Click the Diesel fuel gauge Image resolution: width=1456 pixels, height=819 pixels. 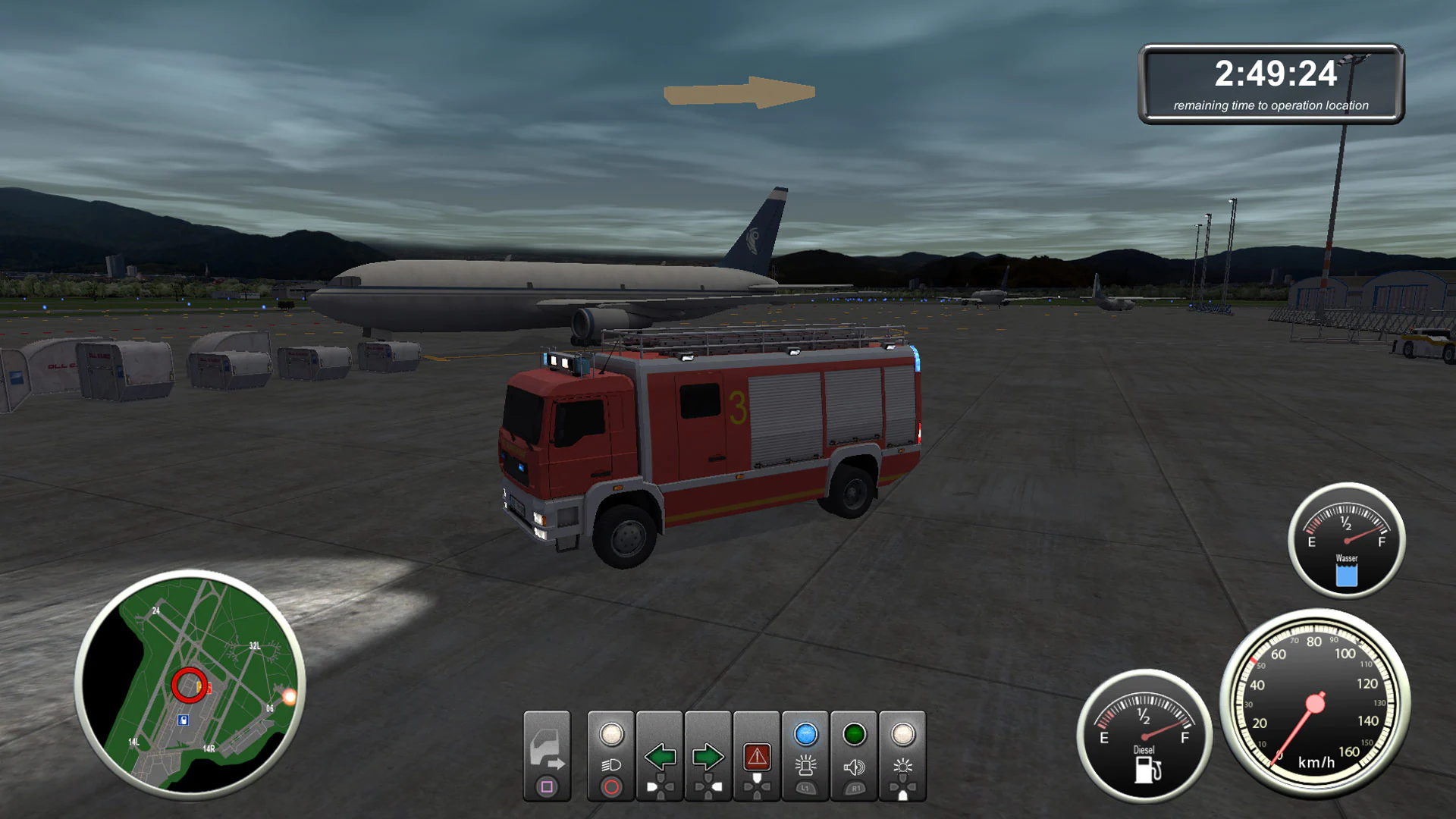[1143, 736]
